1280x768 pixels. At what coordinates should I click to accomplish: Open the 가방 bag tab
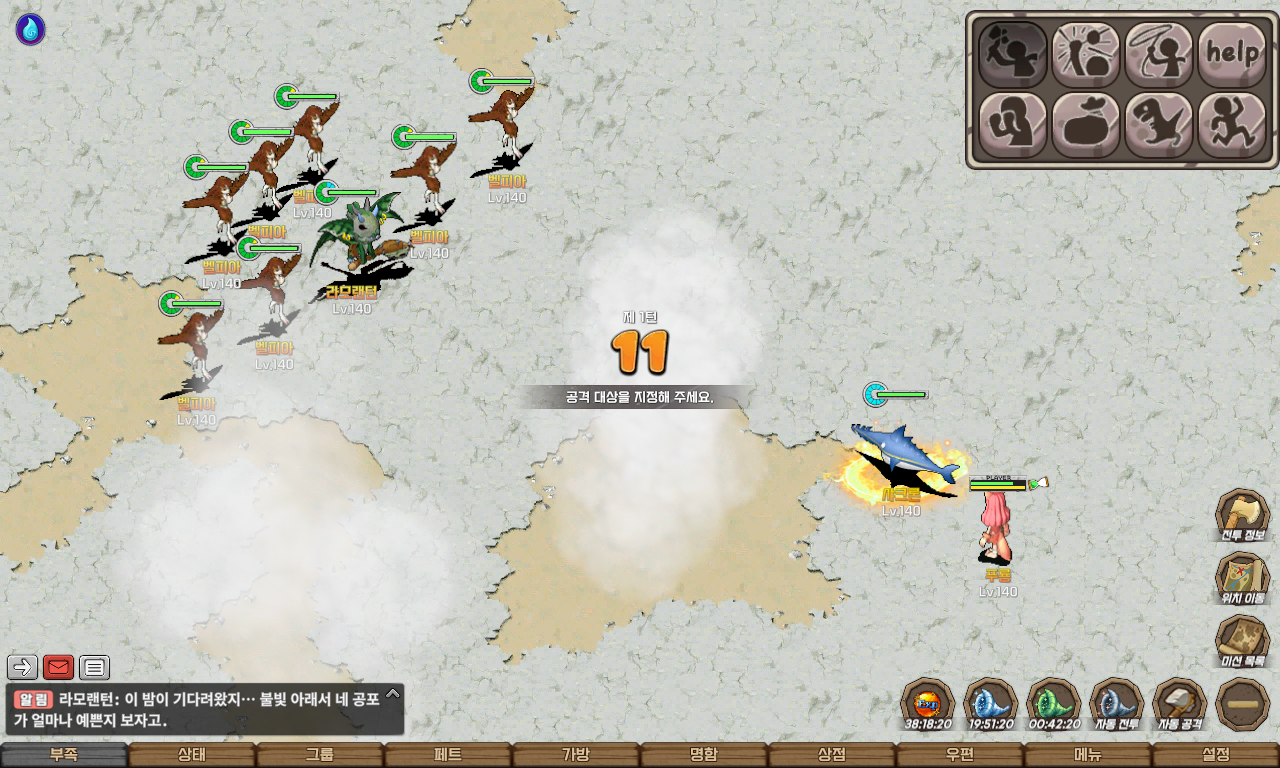pos(576,755)
